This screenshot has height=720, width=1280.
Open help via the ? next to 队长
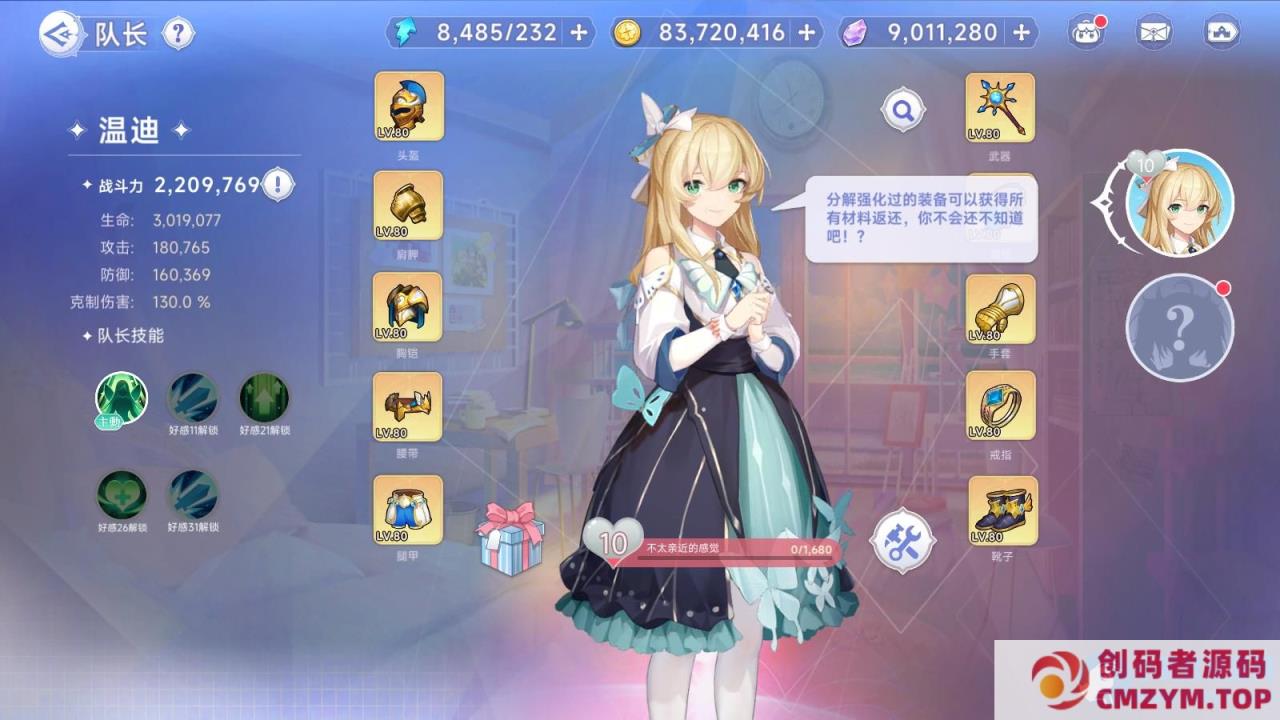pyautogui.click(x=180, y=33)
